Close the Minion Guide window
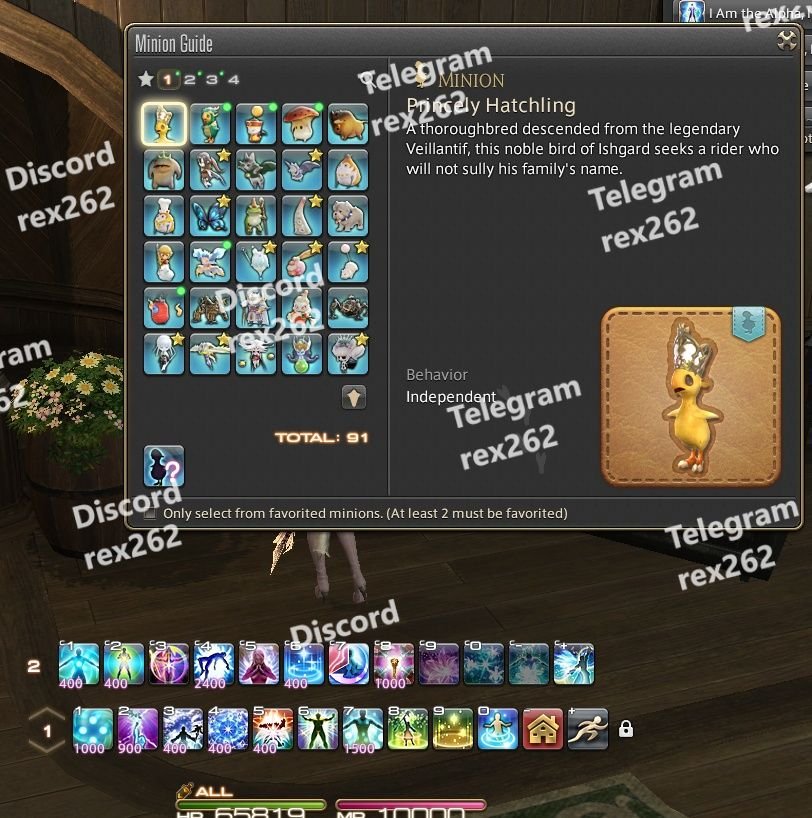 (x=787, y=42)
